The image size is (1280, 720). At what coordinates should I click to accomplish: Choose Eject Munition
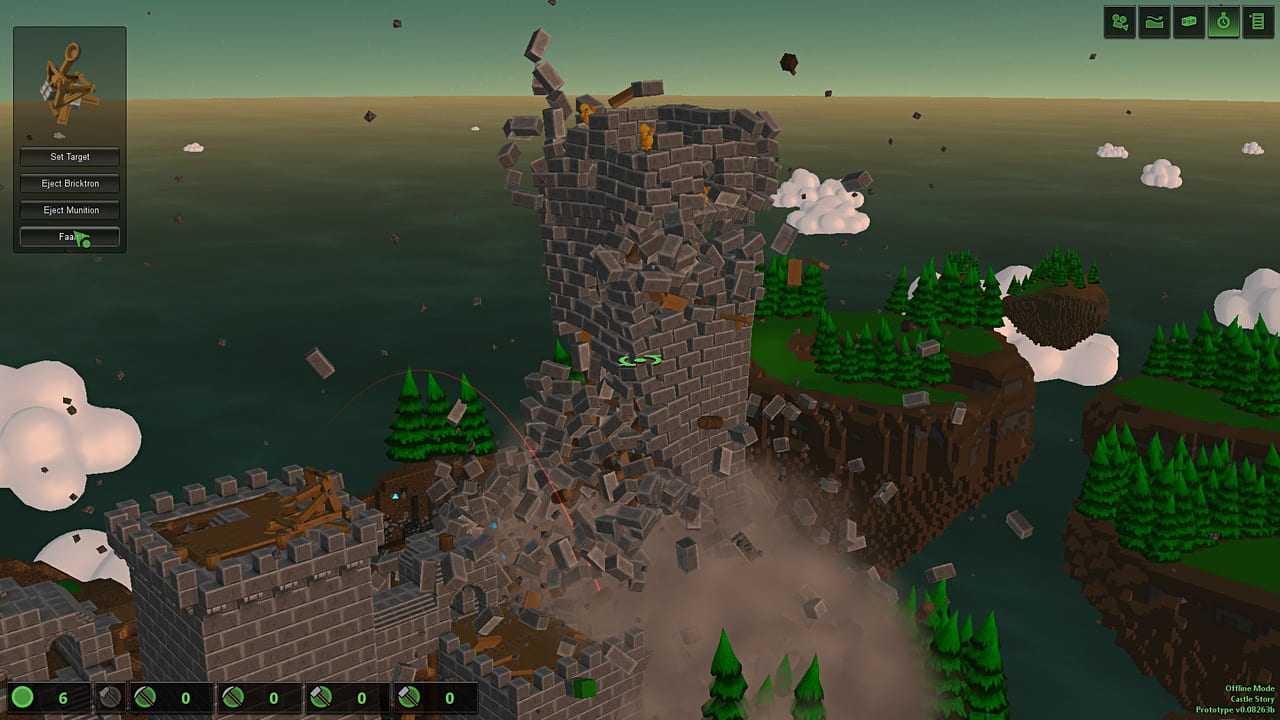tap(70, 210)
